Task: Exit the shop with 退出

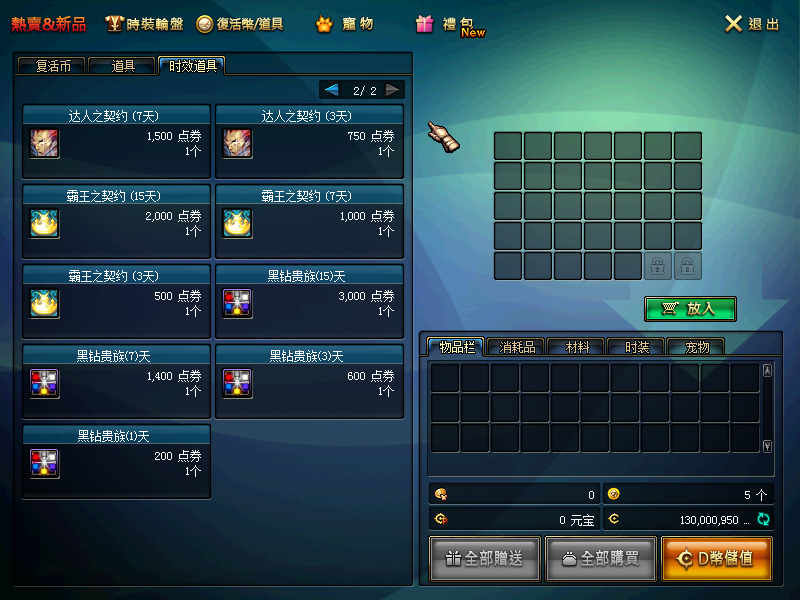Action: 752,24
